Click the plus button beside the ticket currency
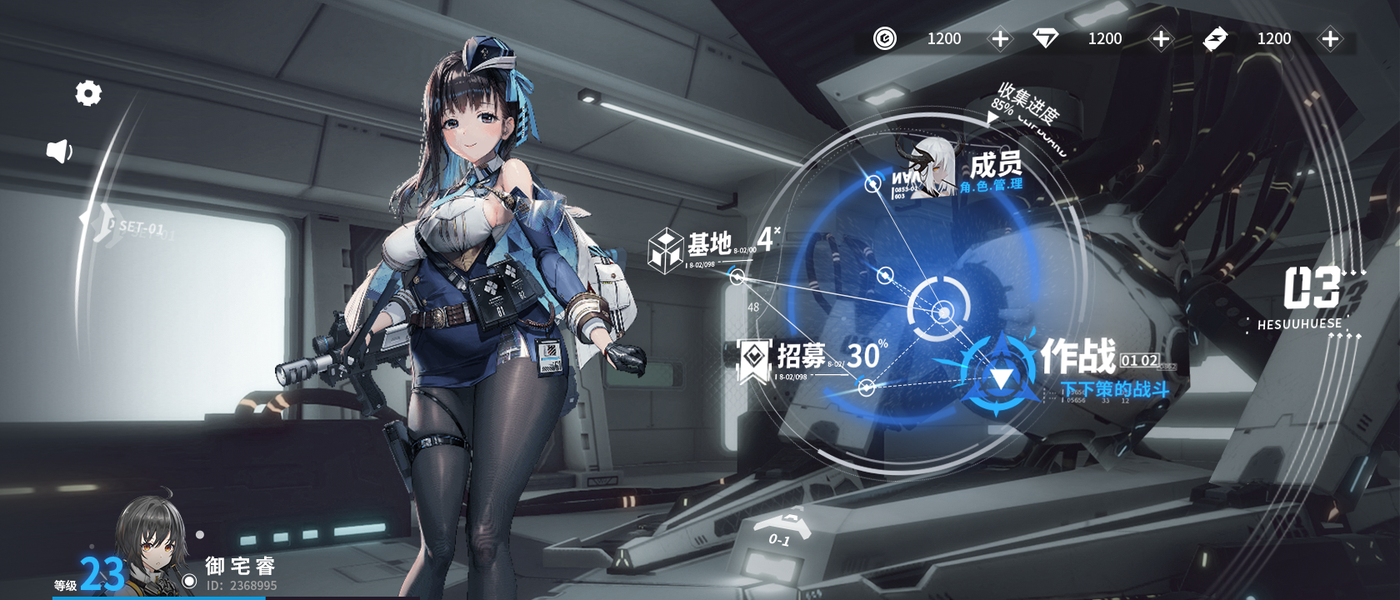1400x600 pixels. click(x=1329, y=39)
